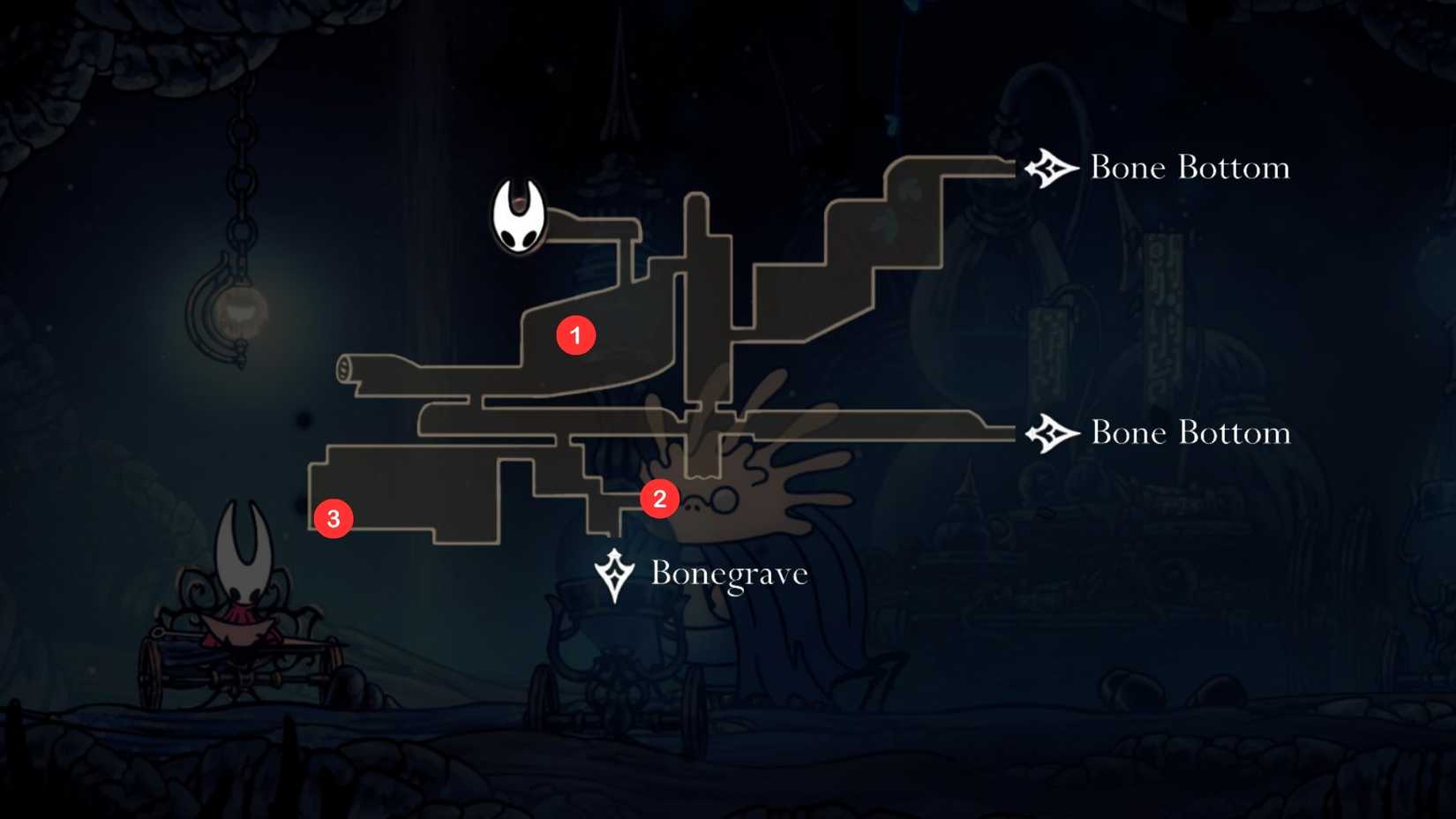
Task: Click red map marker number 2
Action: (x=659, y=499)
